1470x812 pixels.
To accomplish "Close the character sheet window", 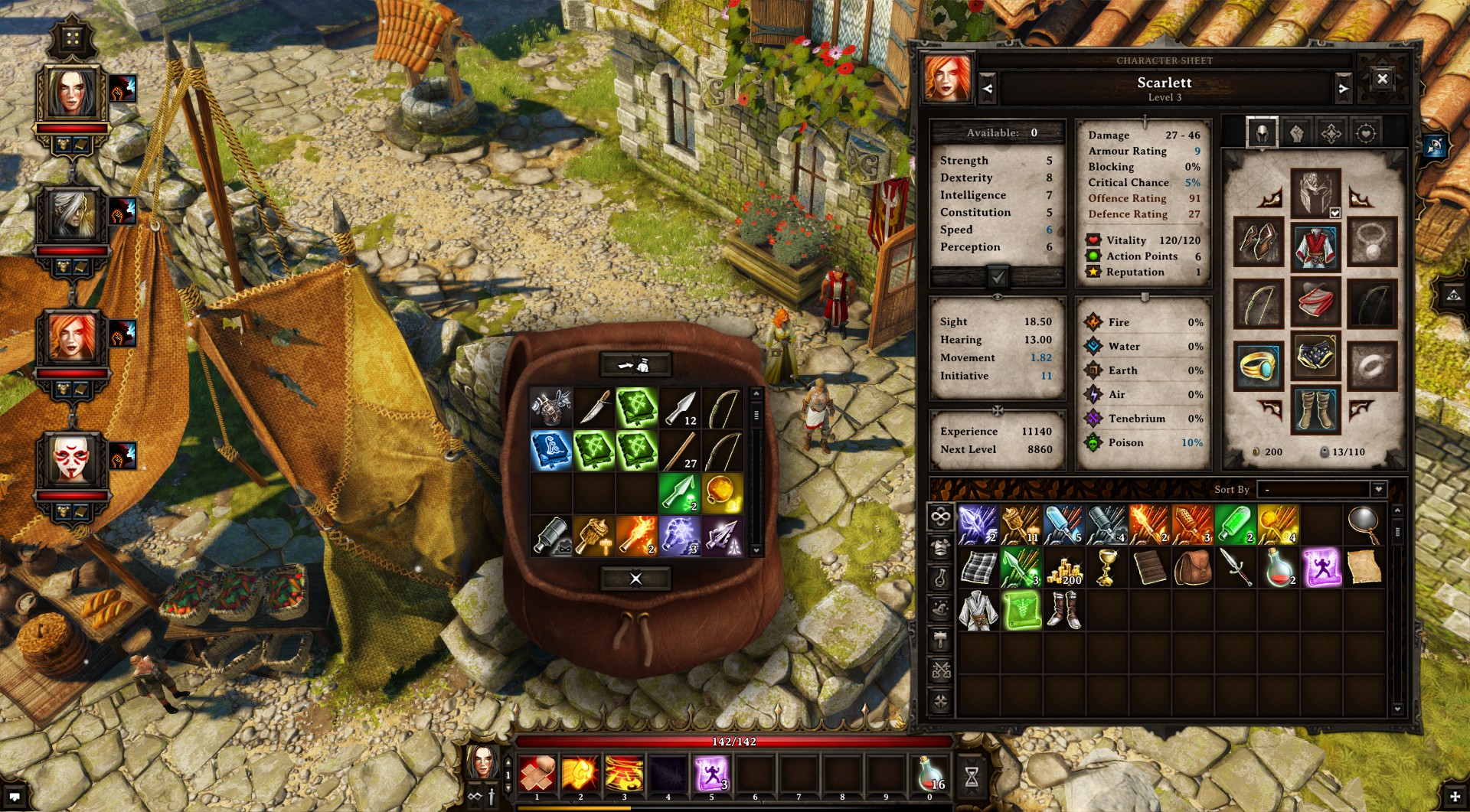I will 1382,79.
